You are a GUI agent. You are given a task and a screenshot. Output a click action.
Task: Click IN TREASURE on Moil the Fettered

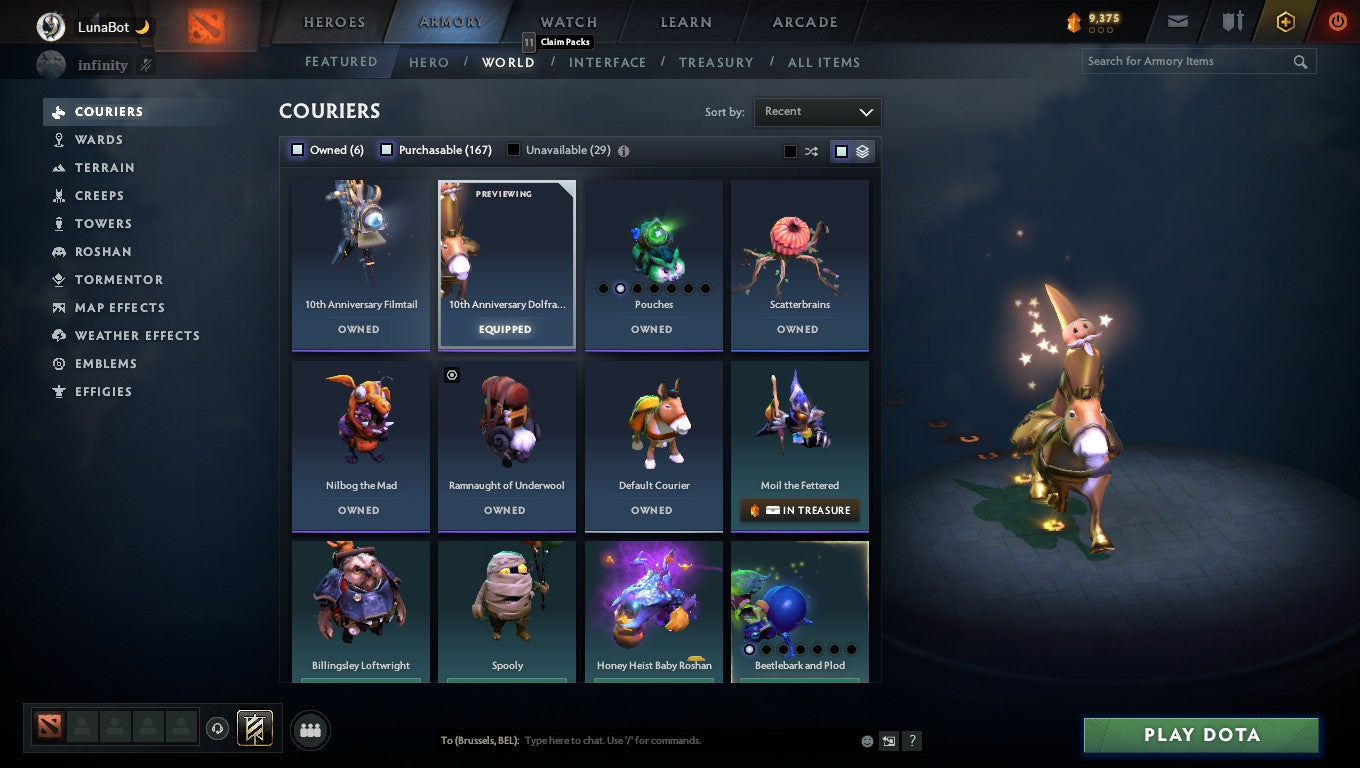(799, 510)
